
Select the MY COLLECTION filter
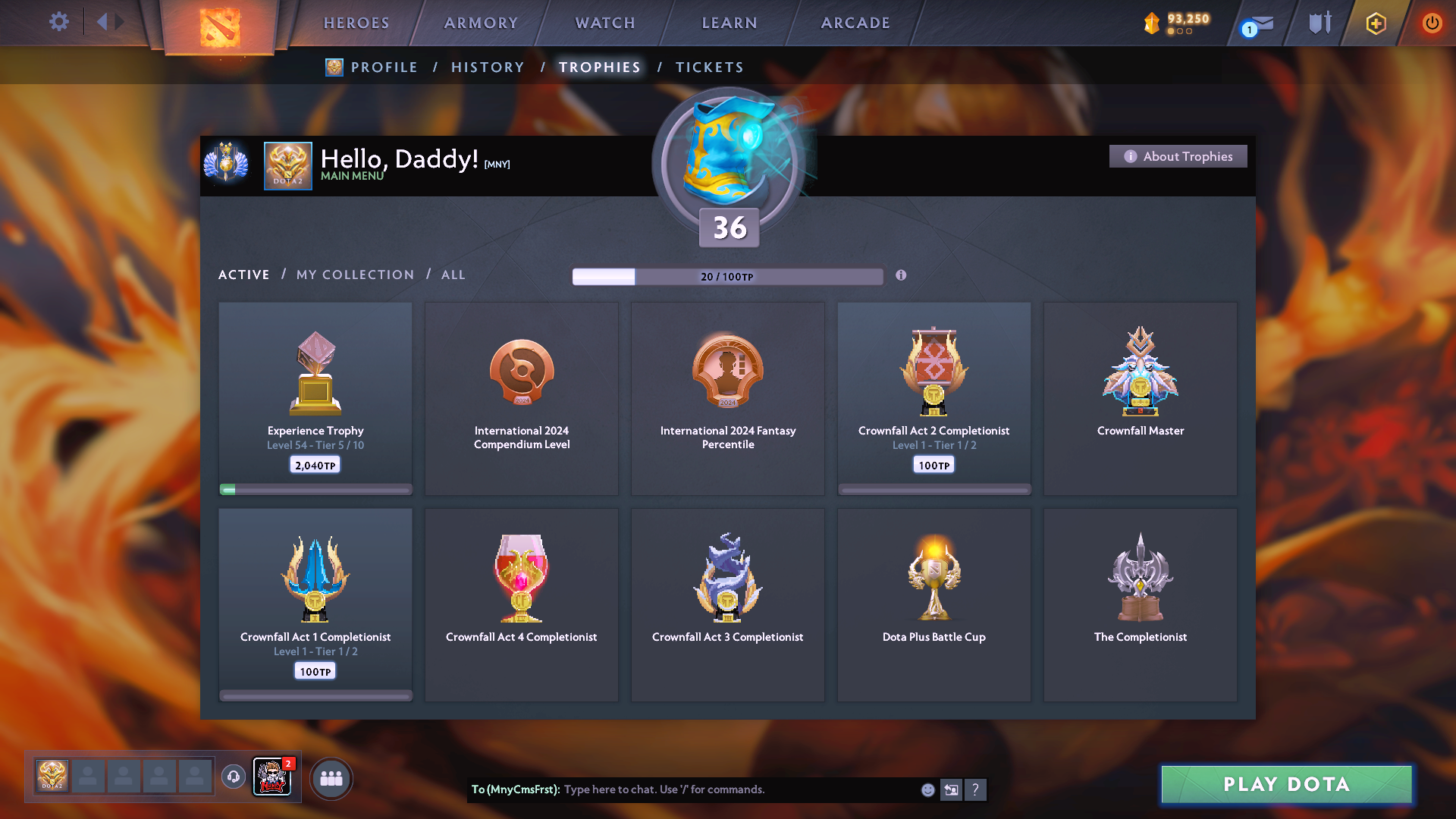354,275
